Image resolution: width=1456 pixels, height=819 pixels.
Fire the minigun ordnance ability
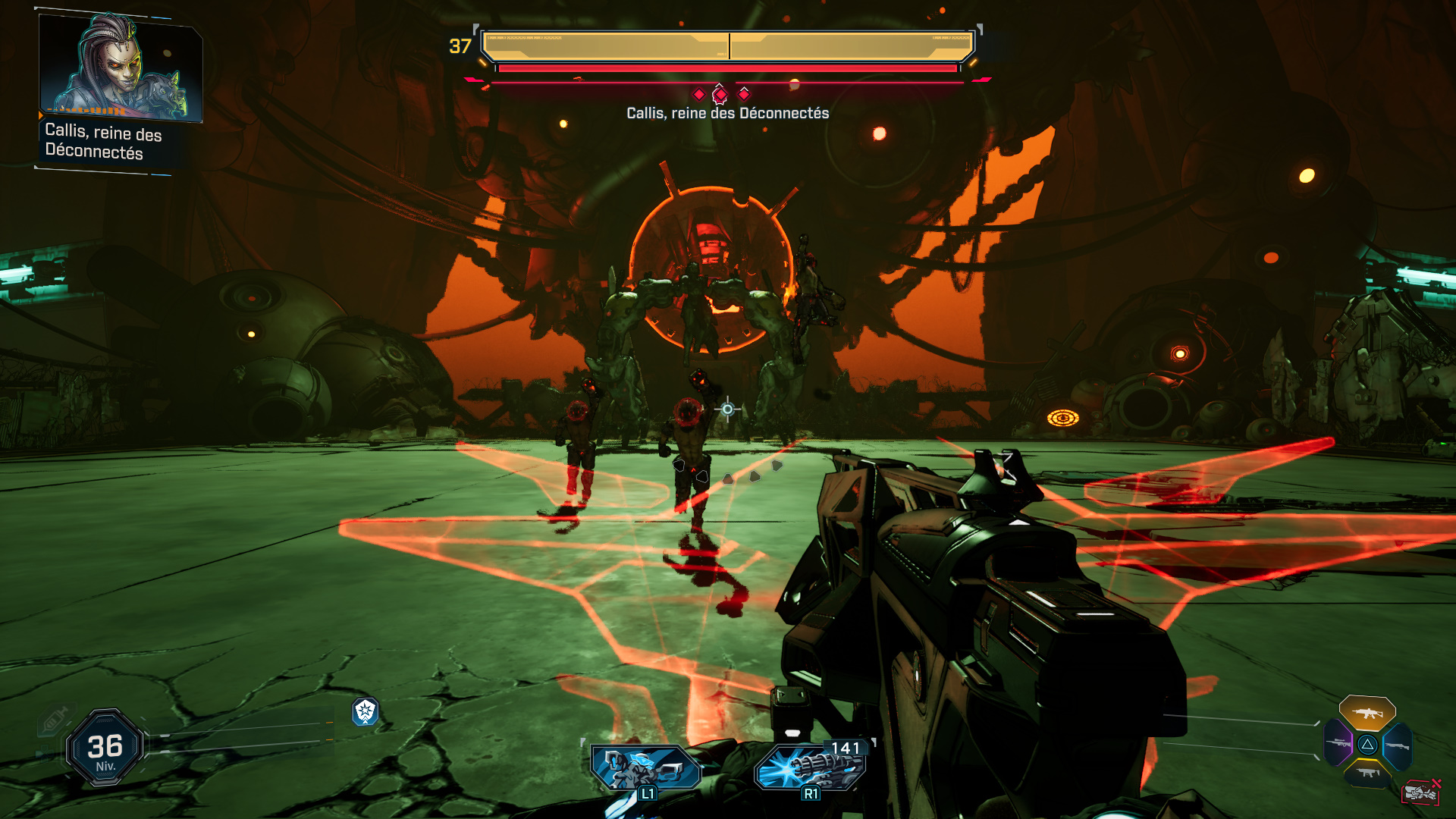pyautogui.click(x=810, y=767)
